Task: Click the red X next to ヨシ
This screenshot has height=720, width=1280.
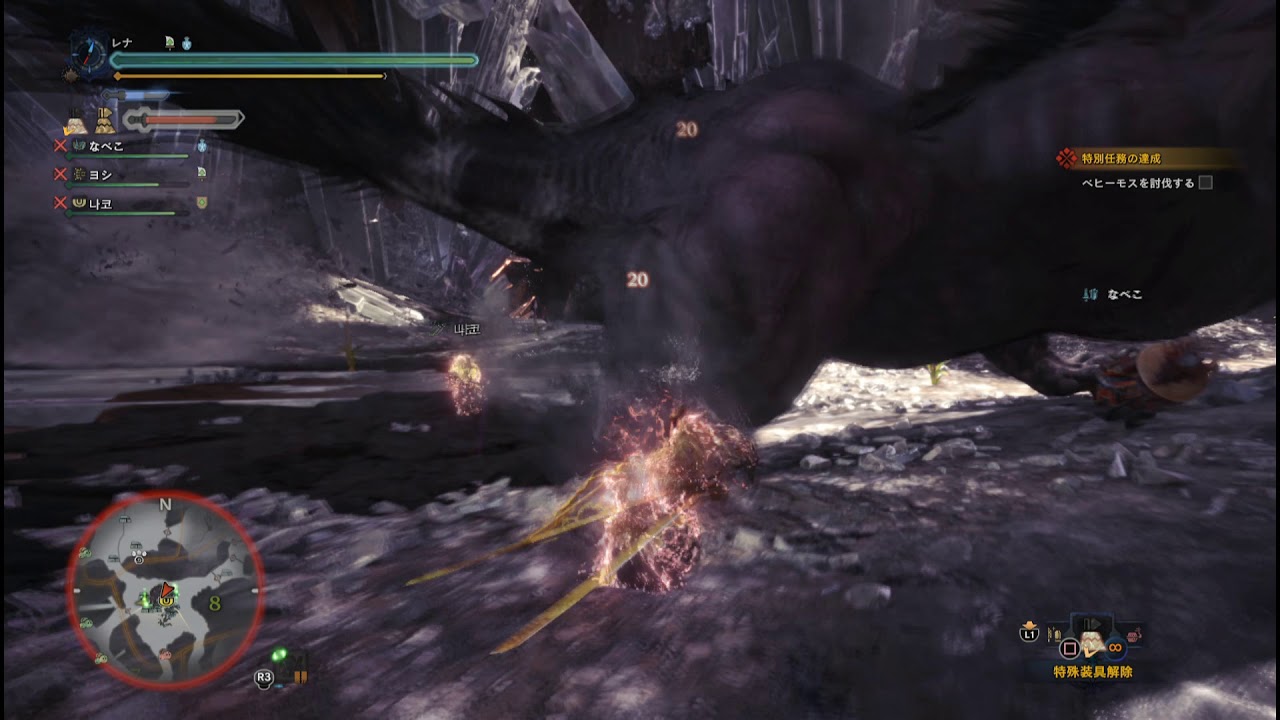Action: click(x=58, y=172)
